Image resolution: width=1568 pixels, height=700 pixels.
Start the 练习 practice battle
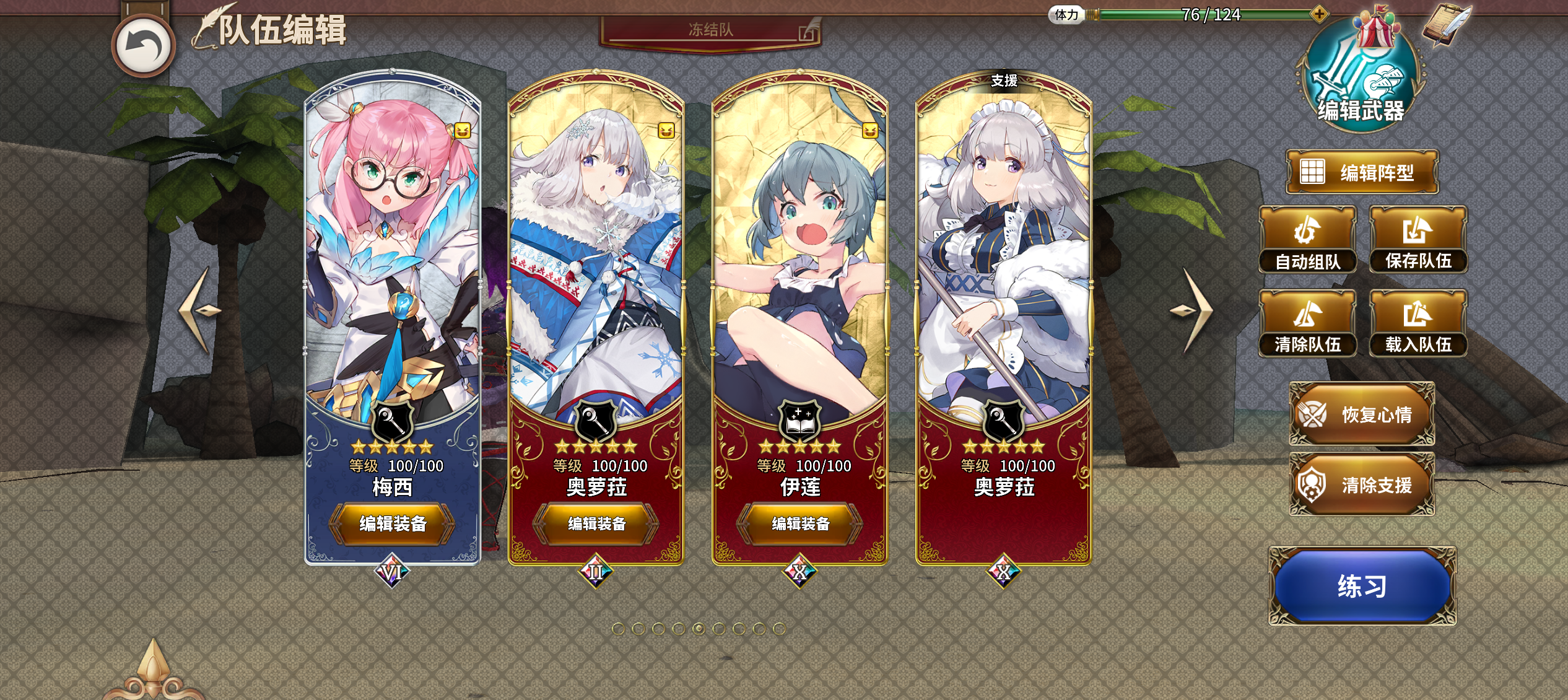click(x=1362, y=585)
